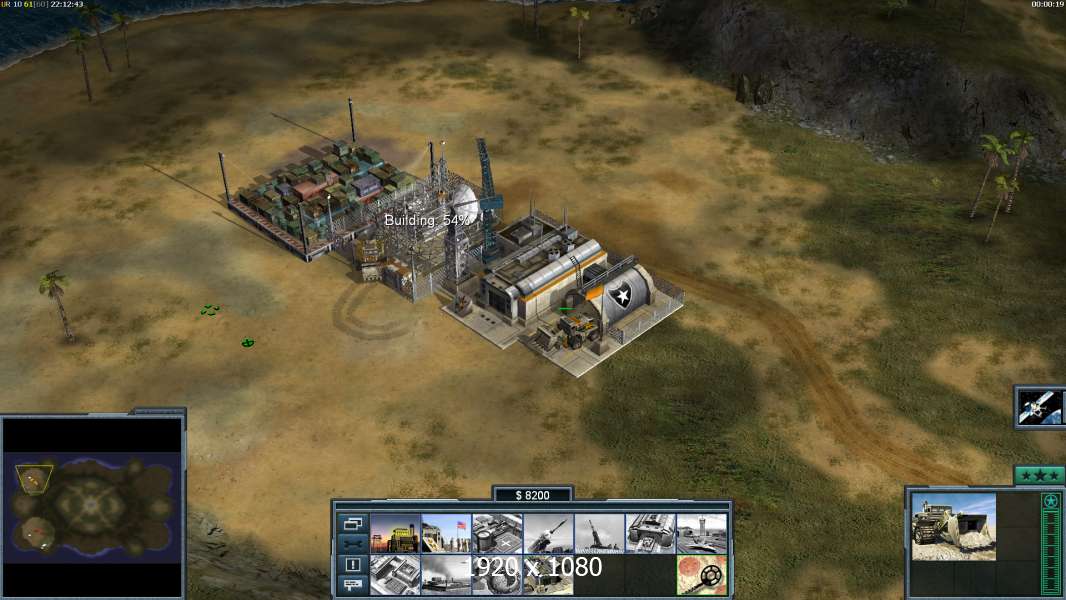Click the speech bubble communicator button
1066x600 pixels.
[352, 585]
